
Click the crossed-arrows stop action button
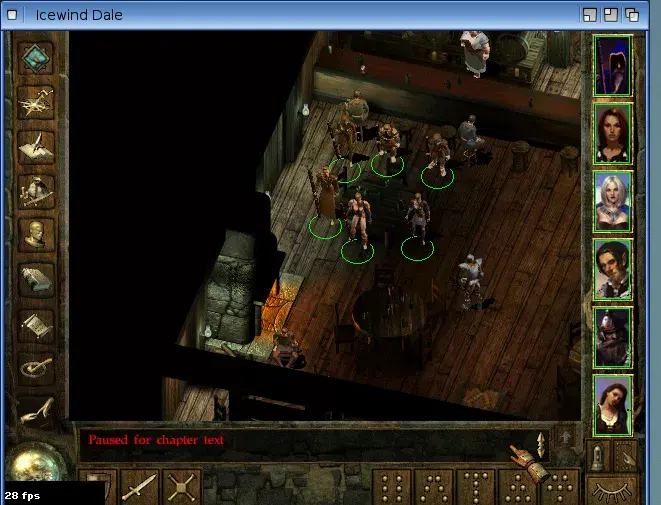pos(181,488)
